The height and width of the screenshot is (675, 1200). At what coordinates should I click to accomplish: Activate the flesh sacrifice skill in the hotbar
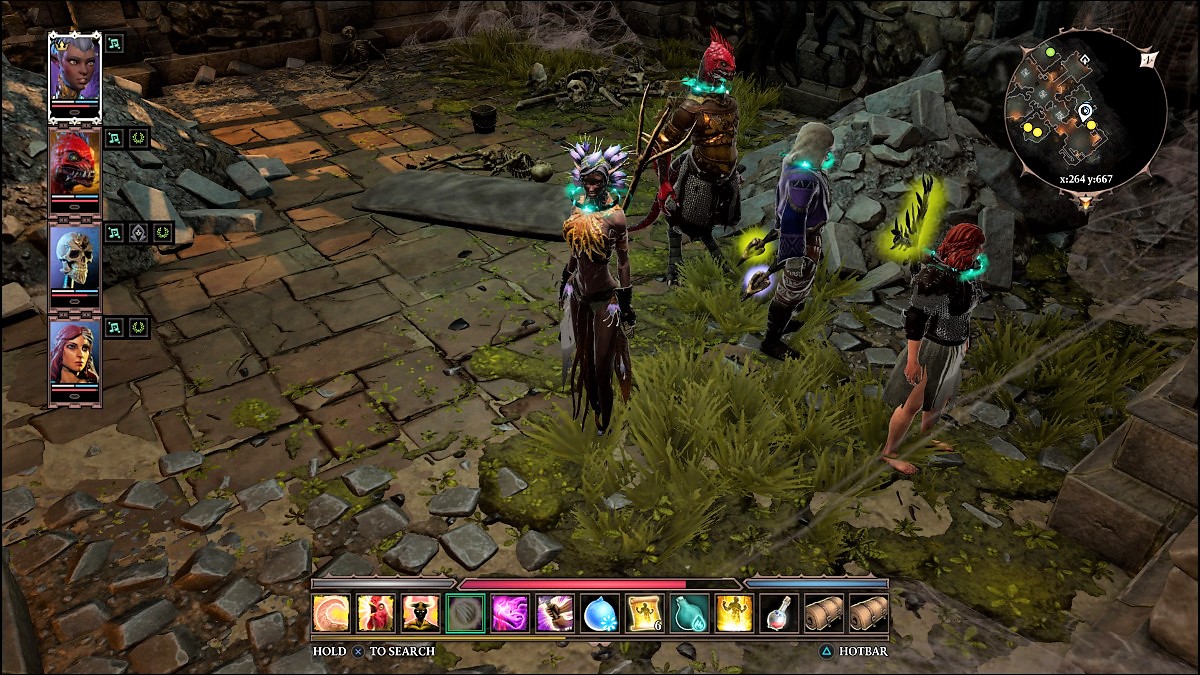[329, 613]
